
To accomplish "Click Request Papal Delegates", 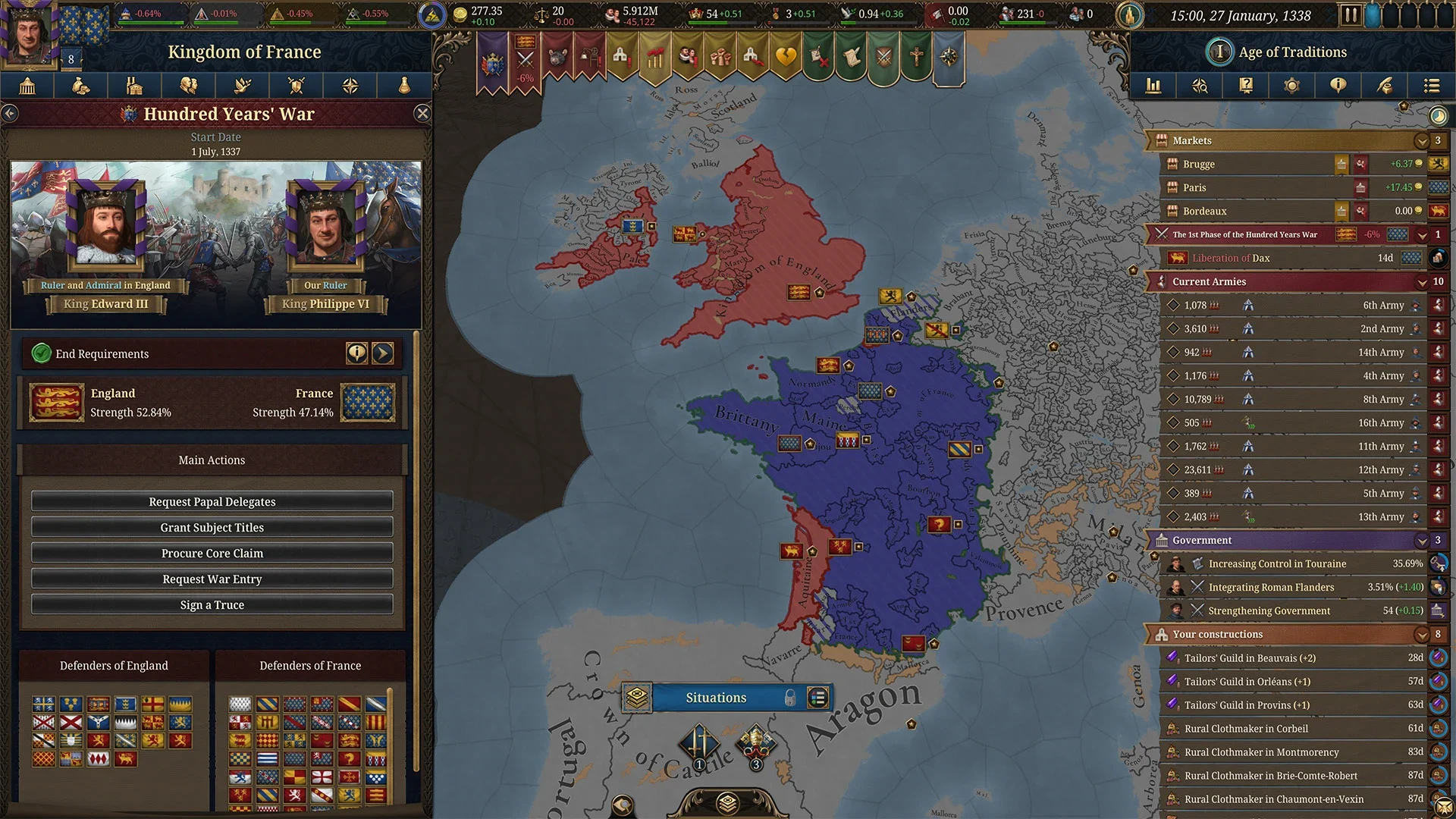I will 212,501.
